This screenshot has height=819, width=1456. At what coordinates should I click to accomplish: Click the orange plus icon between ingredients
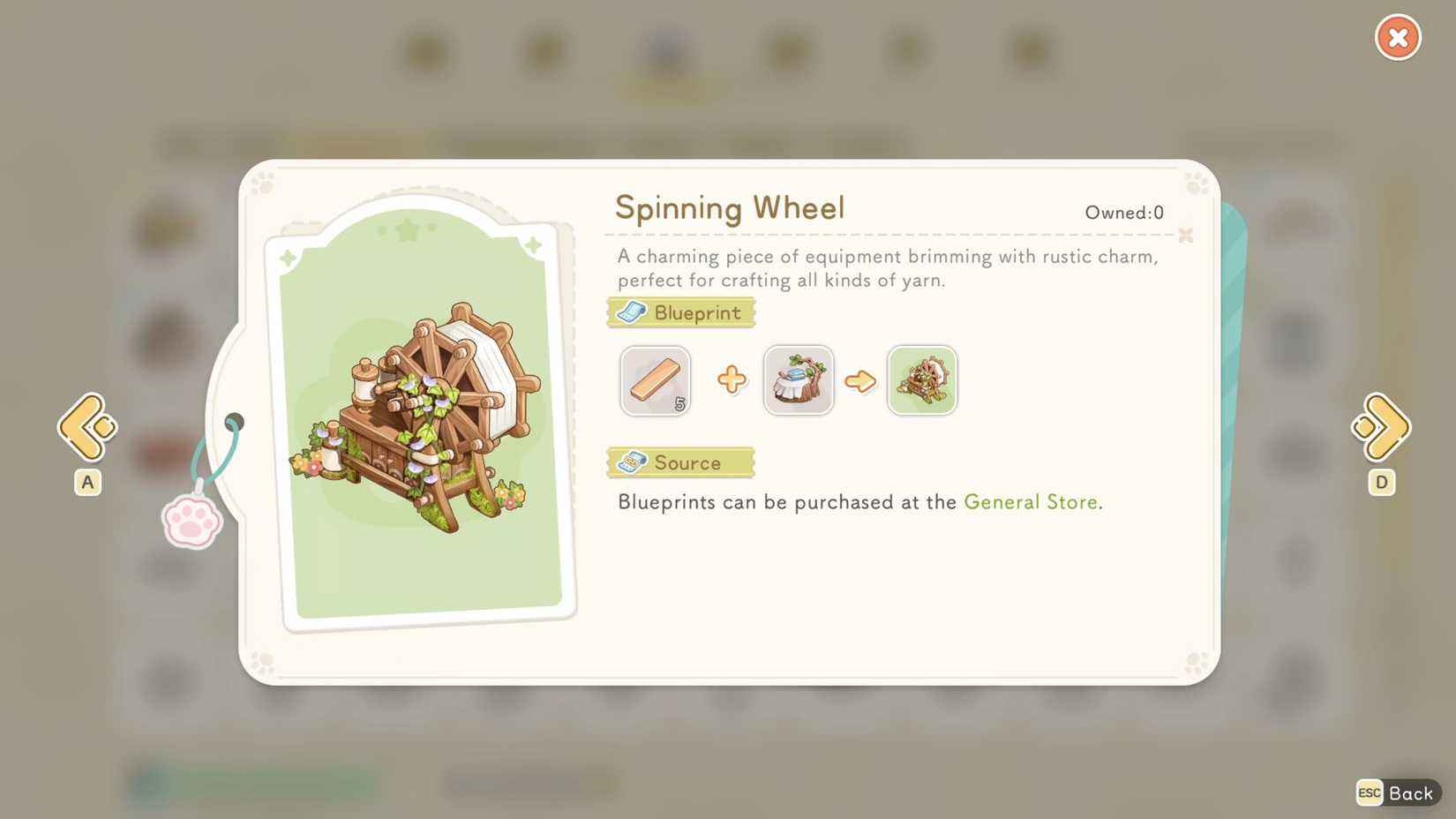[731, 379]
